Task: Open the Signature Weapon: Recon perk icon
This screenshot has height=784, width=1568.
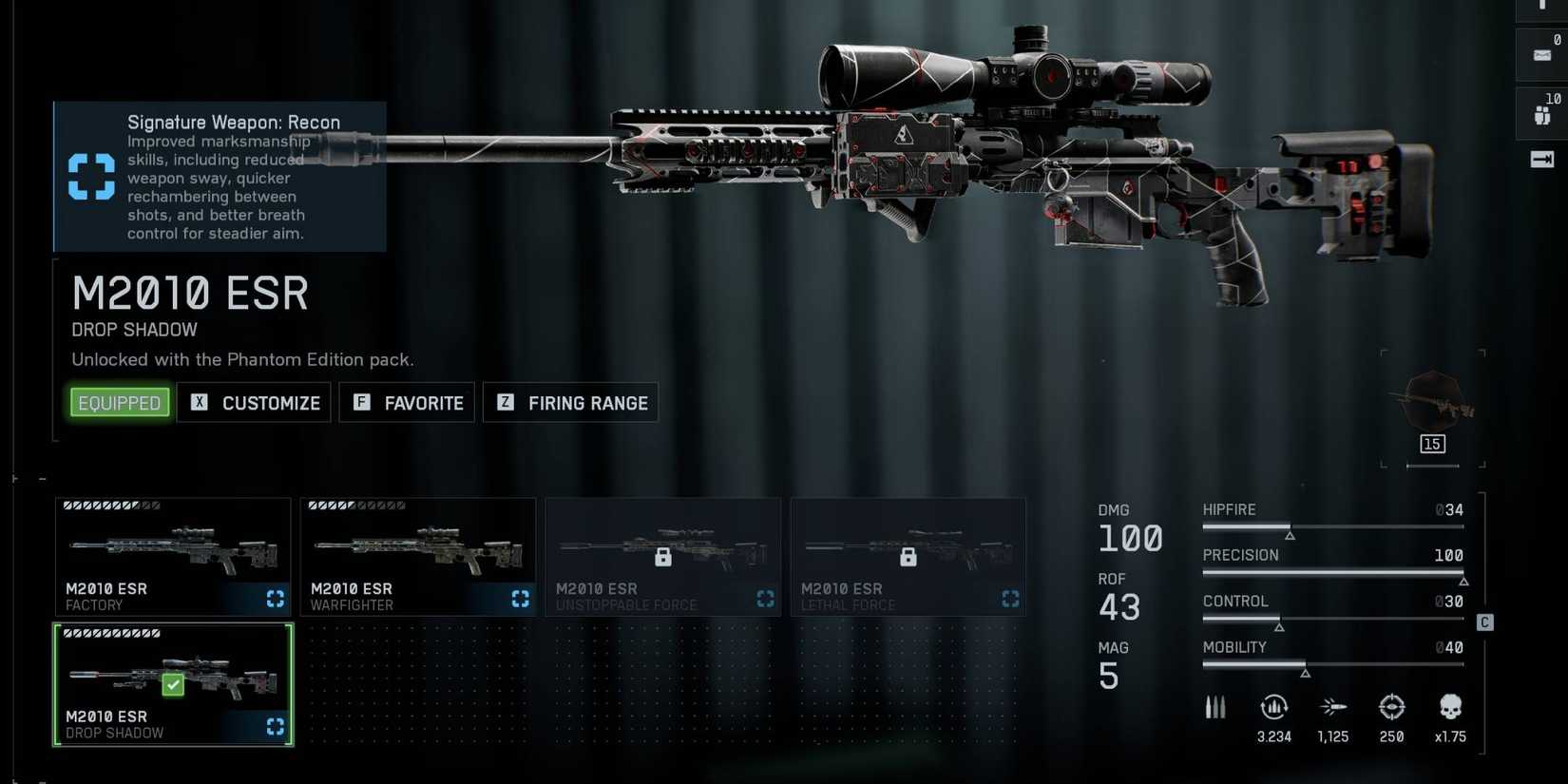Action: (90, 177)
